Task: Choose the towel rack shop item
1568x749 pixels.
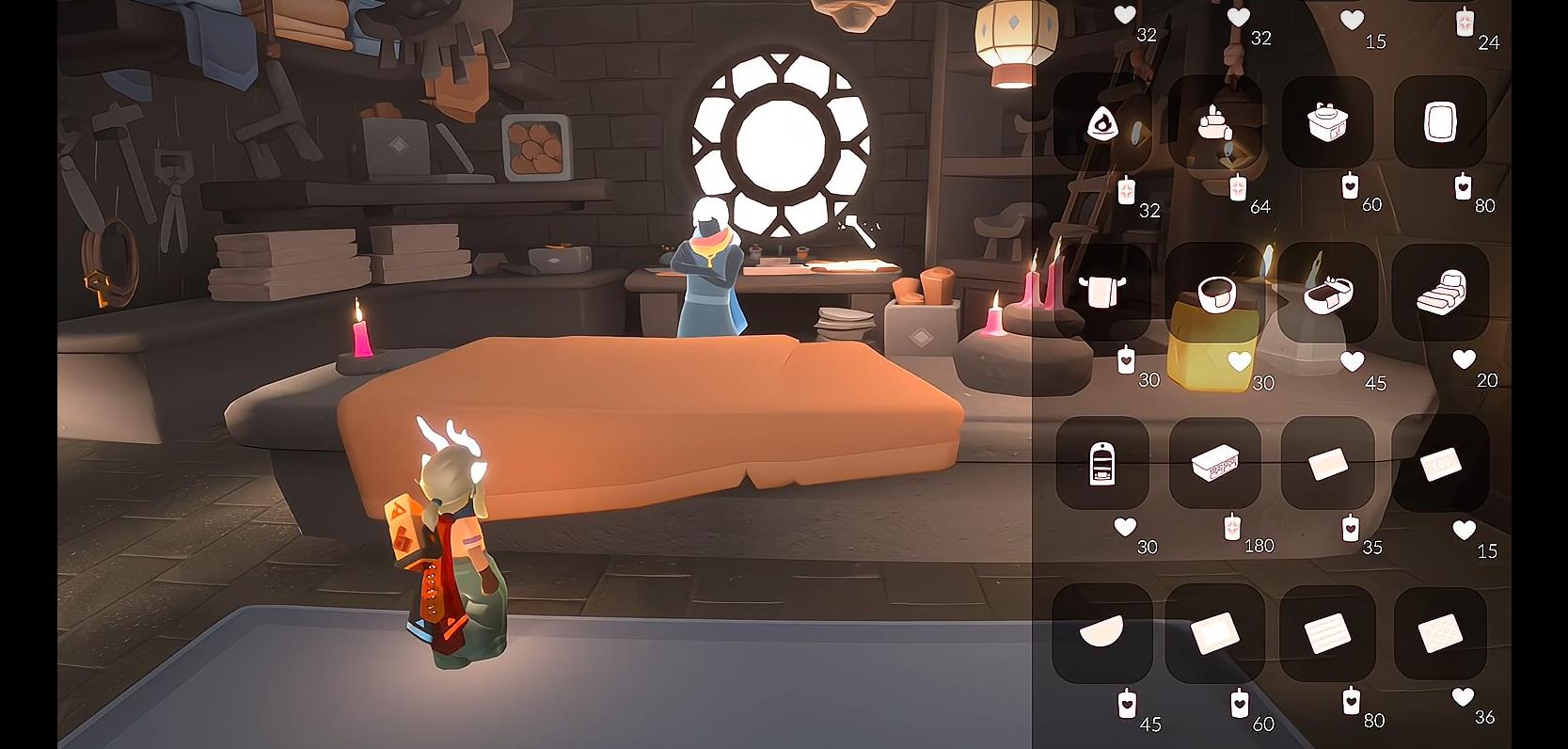Action: click(1102, 293)
